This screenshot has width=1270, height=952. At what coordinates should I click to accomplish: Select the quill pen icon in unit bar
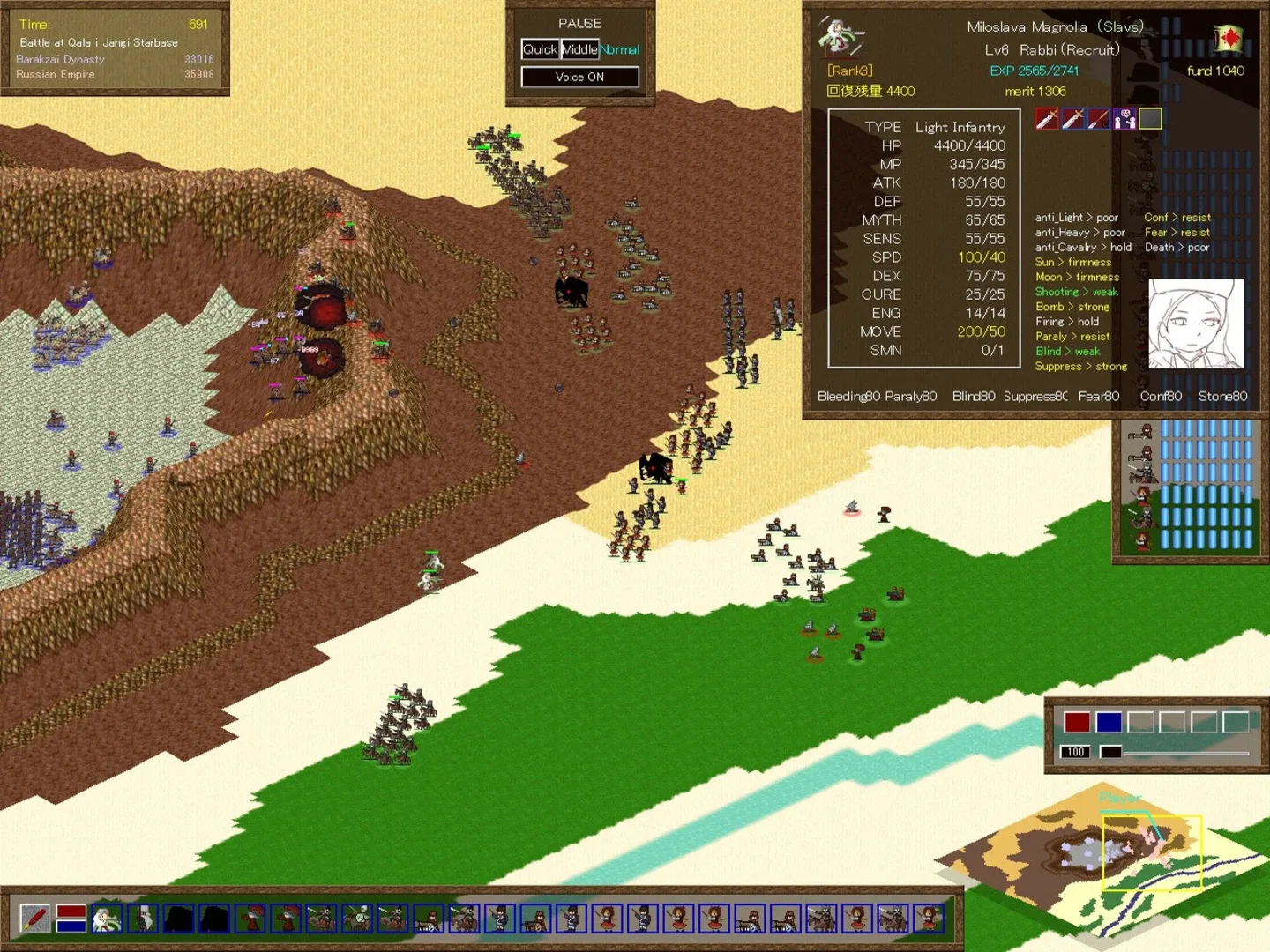35,919
